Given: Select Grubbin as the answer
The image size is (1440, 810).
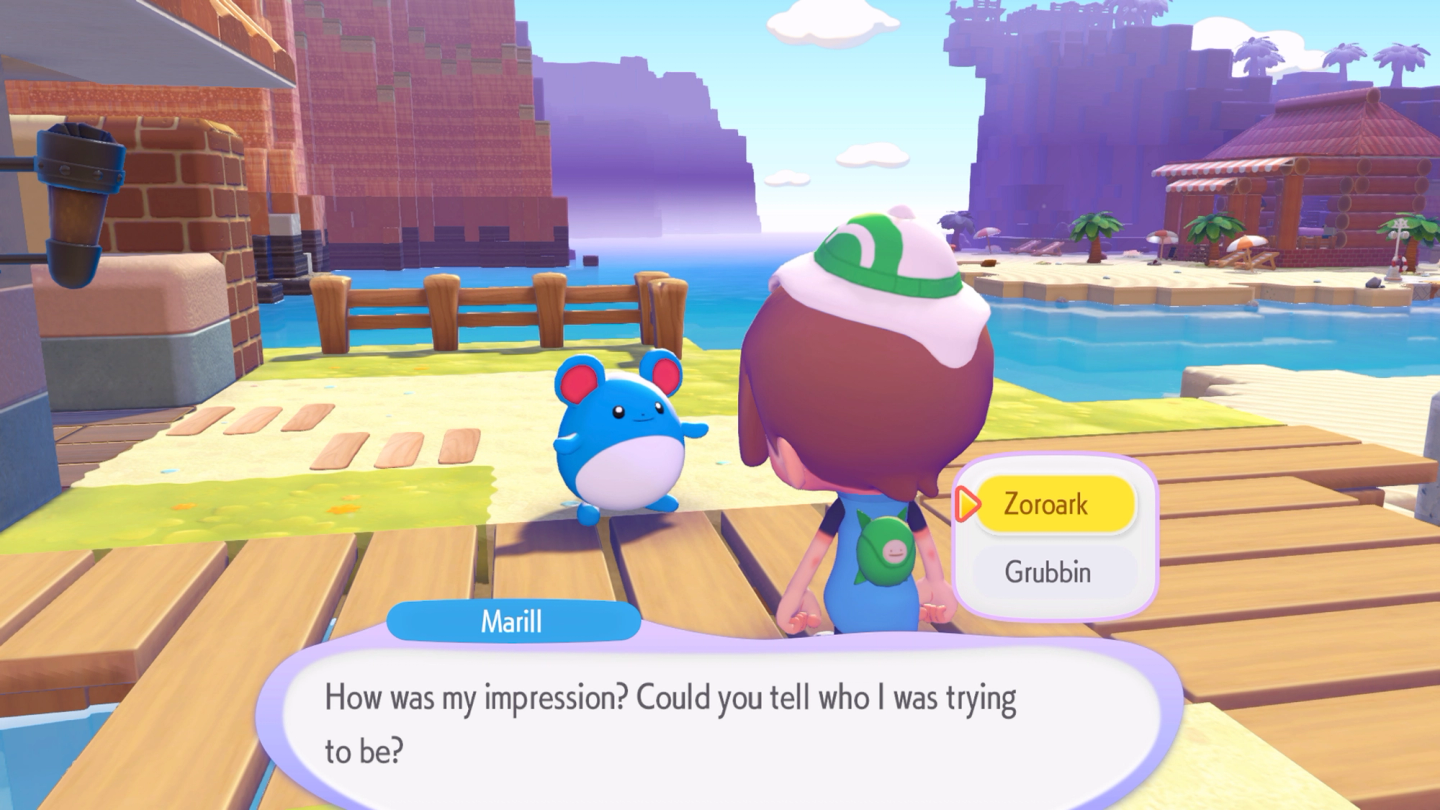Looking at the screenshot, I should [x=1054, y=572].
